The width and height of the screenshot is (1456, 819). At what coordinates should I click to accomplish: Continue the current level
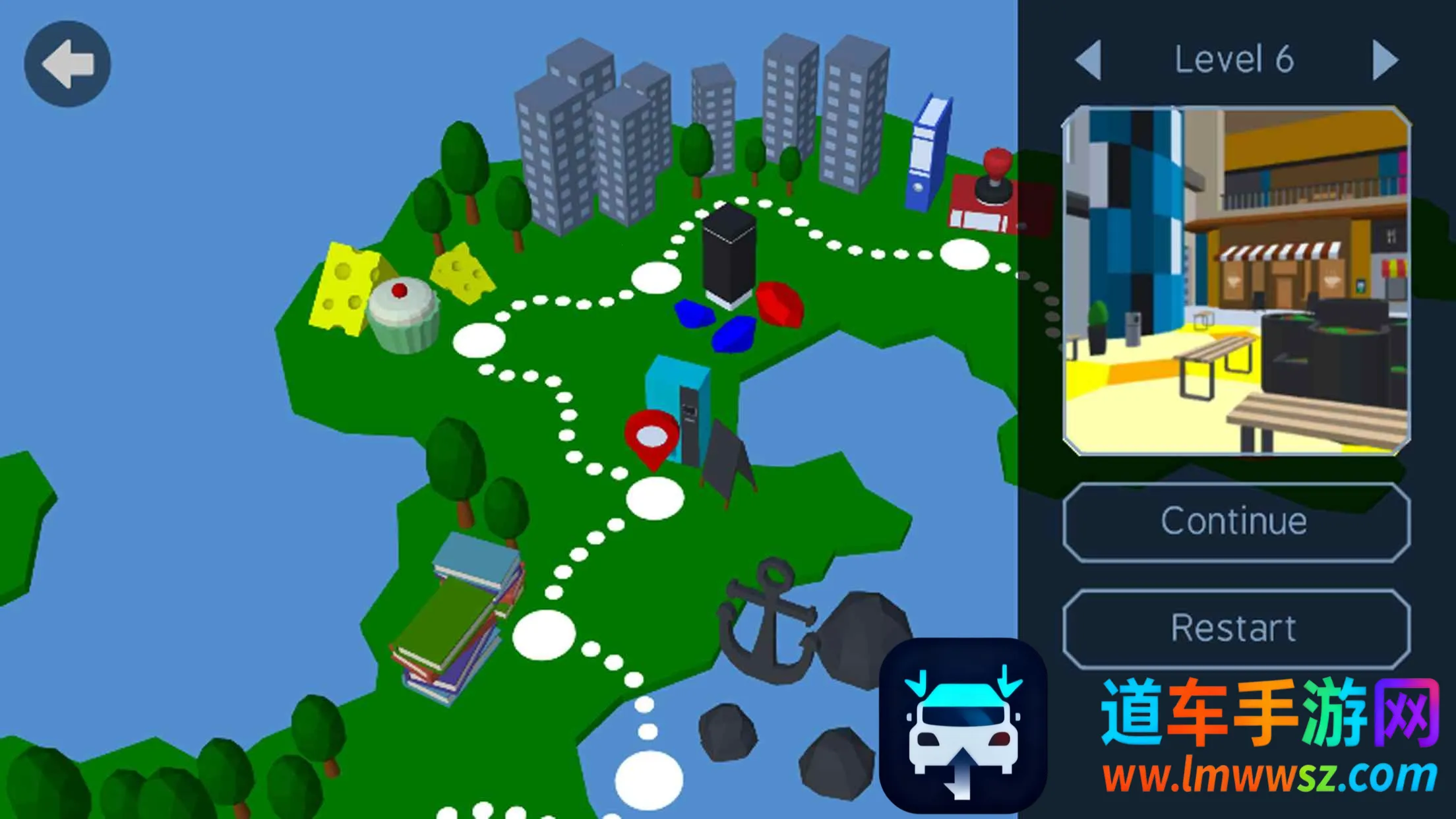click(1236, 522)
